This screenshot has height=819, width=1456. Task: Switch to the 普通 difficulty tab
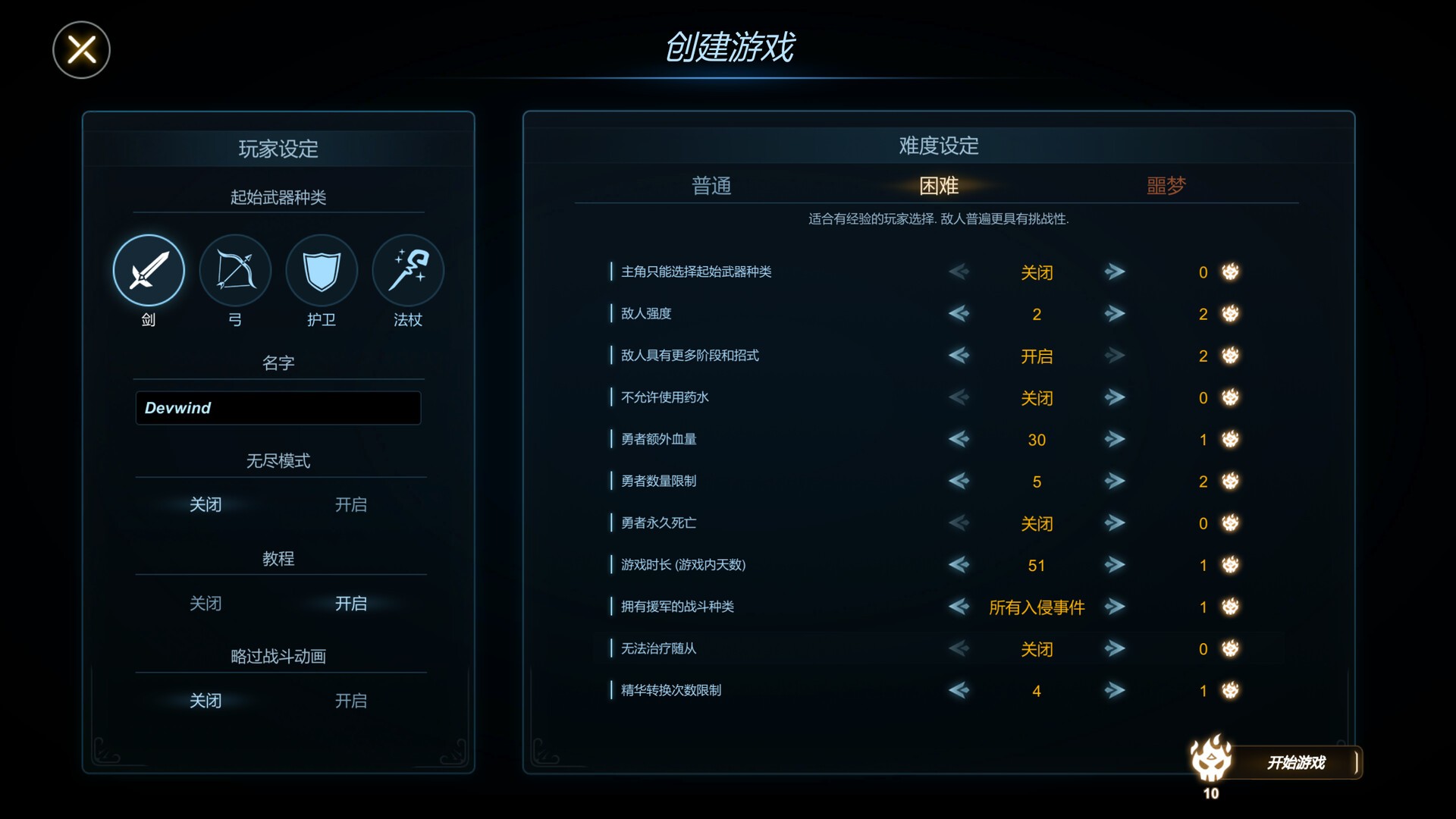[x=713, y=186]
